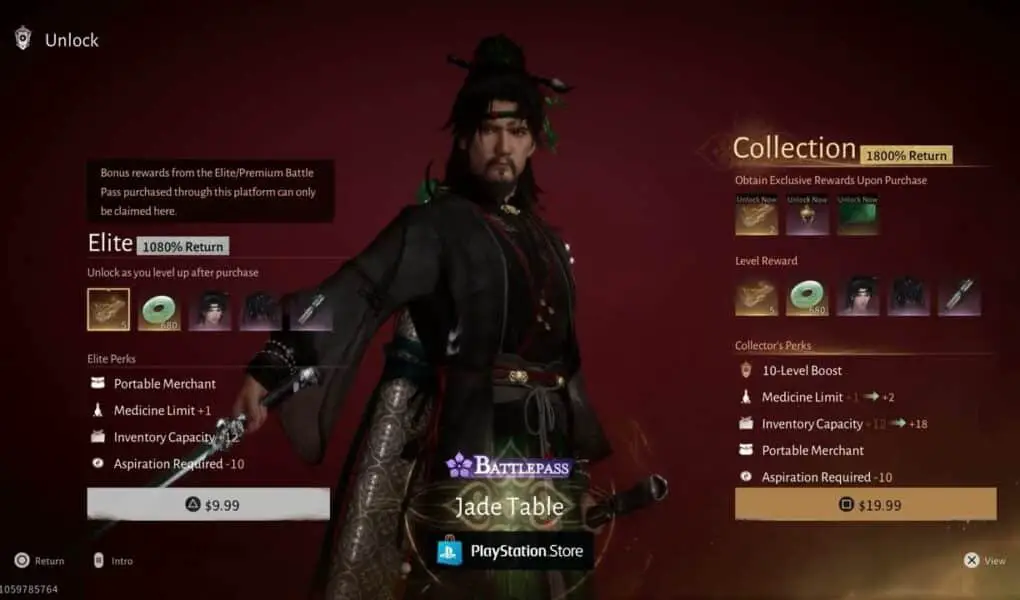View the headband character under Level Reward

pyautogui.click(x=858, y=297)
